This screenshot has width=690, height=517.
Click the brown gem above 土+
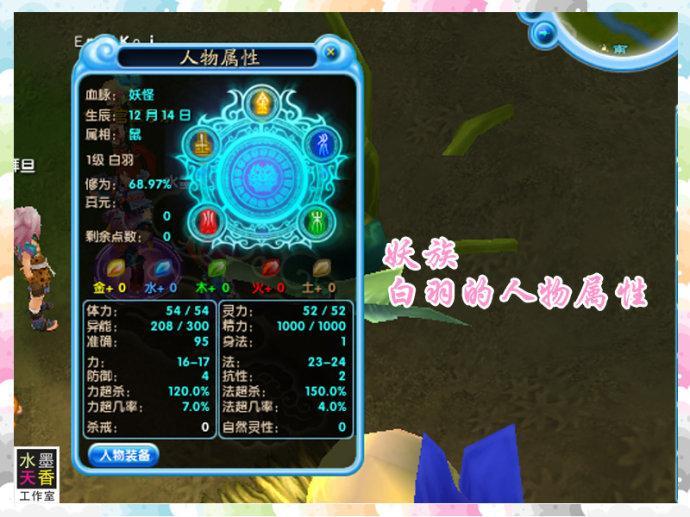pos(322,267)
